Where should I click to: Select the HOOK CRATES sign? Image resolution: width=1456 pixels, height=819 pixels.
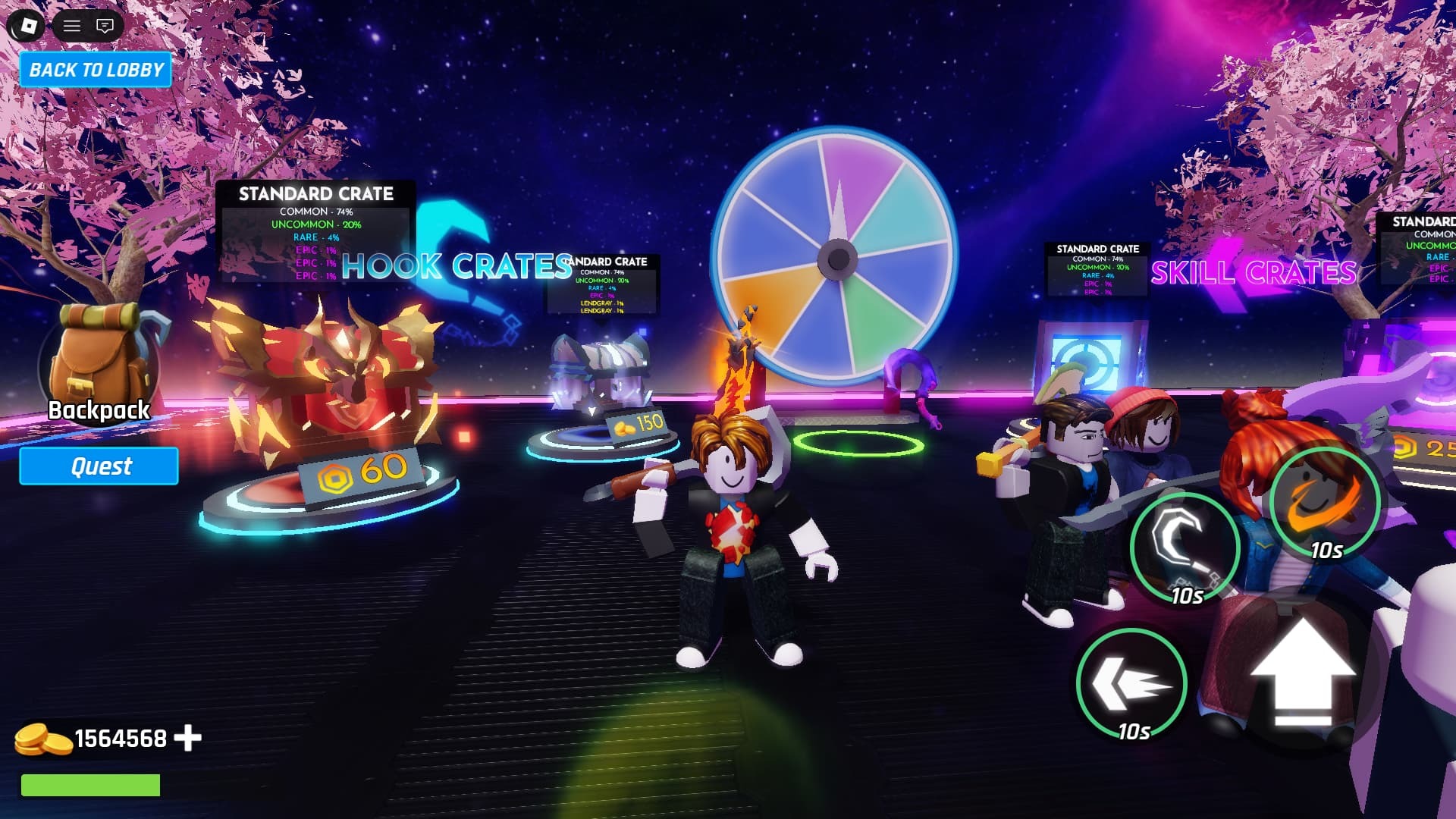point(455,267)
